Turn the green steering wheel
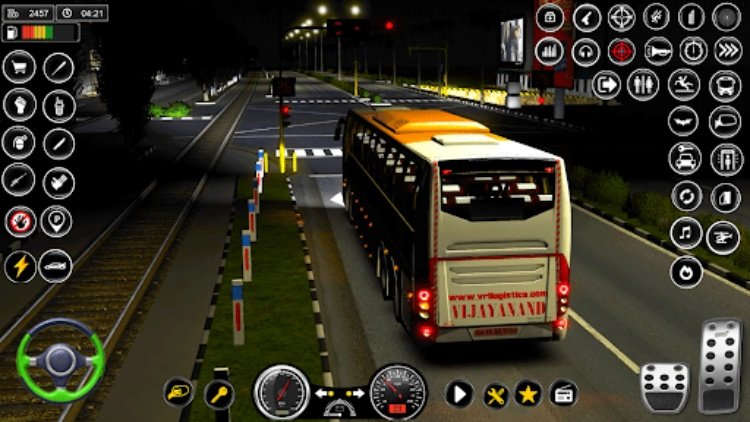This screenshot has width=750, height=422. [x=60, y=356]
